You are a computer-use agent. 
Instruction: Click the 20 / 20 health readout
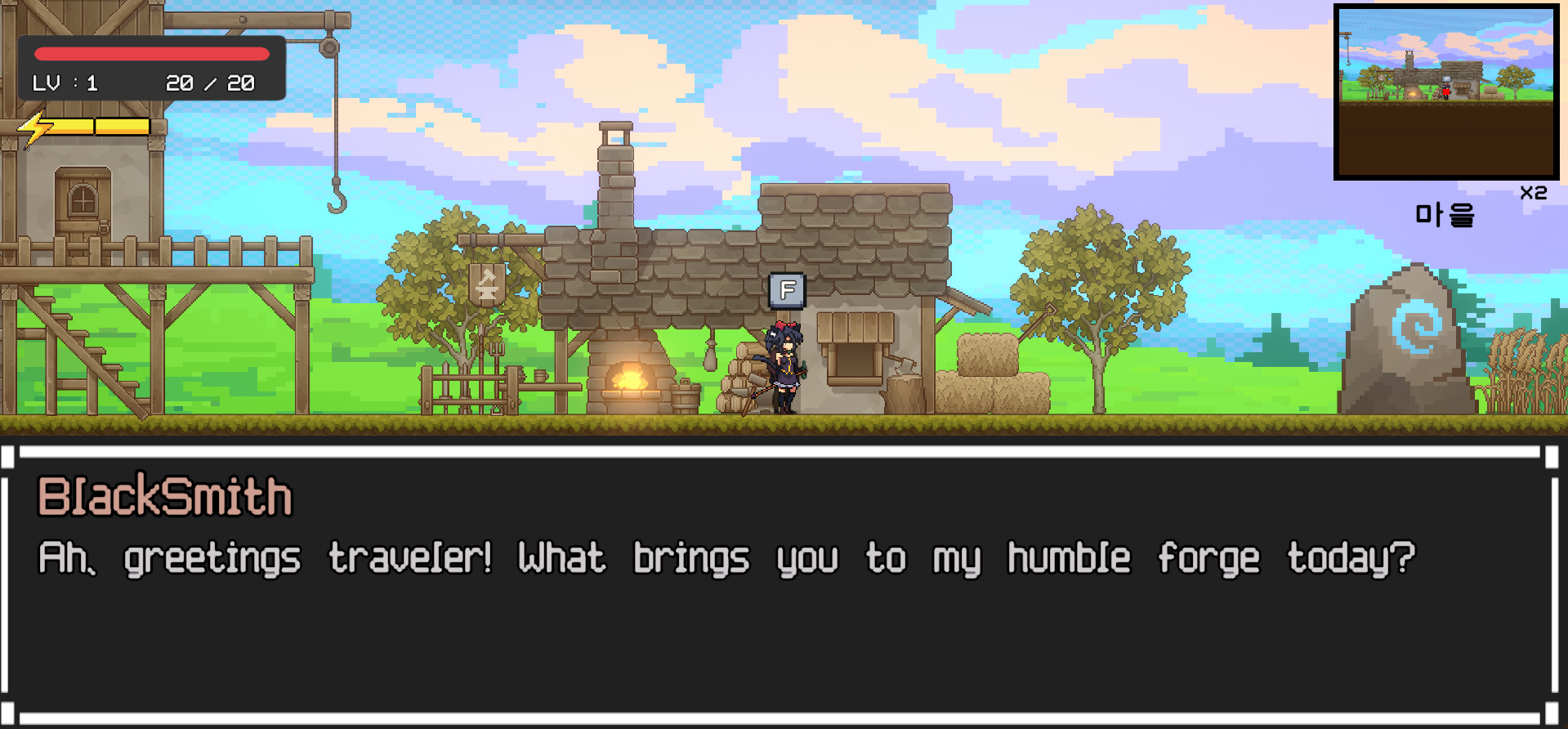coord(210,82)
